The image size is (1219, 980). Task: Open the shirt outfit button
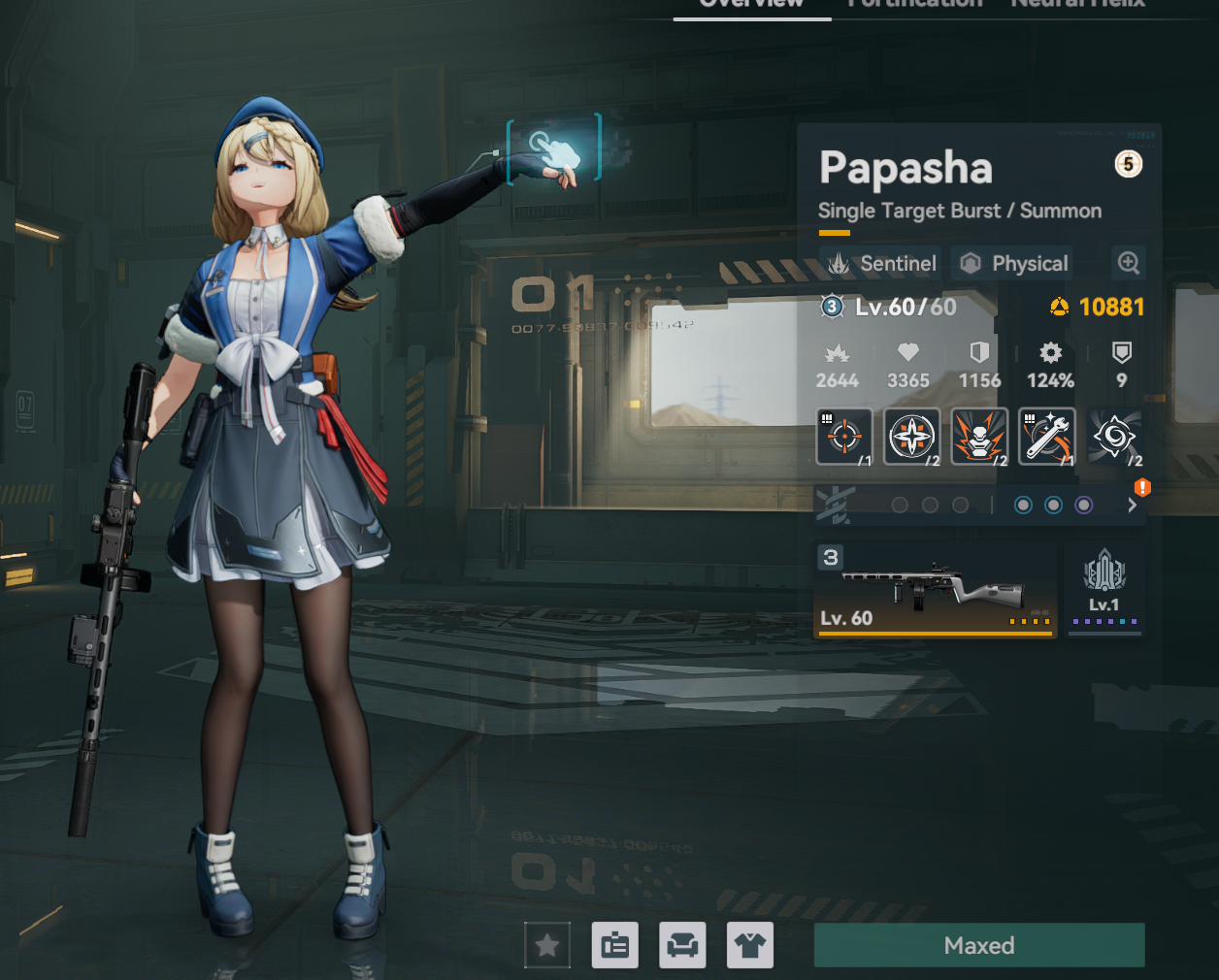[x=750, y=945]
